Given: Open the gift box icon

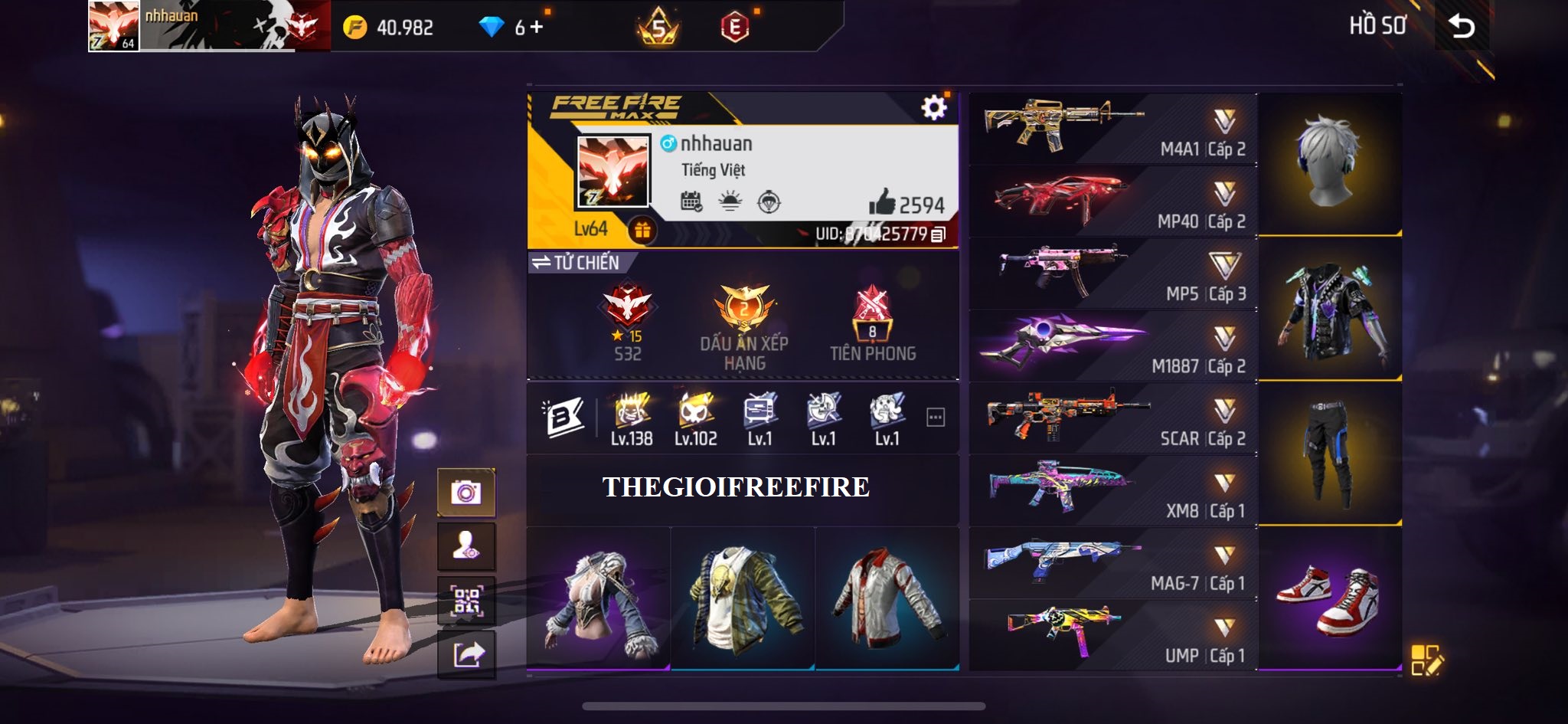Looking at the screenshot, I should pyautogui.click(x=642, y=230).
